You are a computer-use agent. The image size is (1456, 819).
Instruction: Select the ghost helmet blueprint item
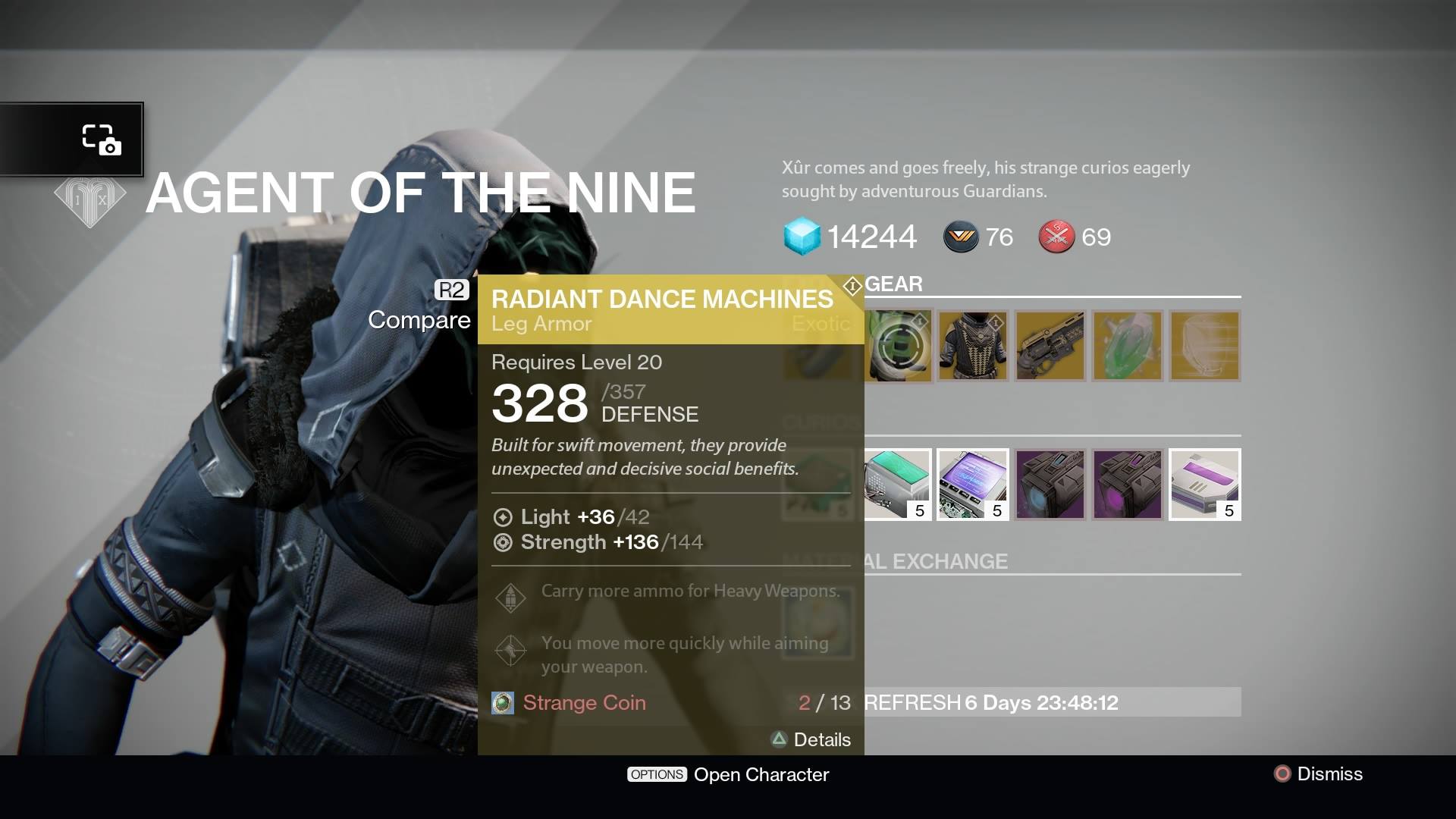coord(1204,347)
